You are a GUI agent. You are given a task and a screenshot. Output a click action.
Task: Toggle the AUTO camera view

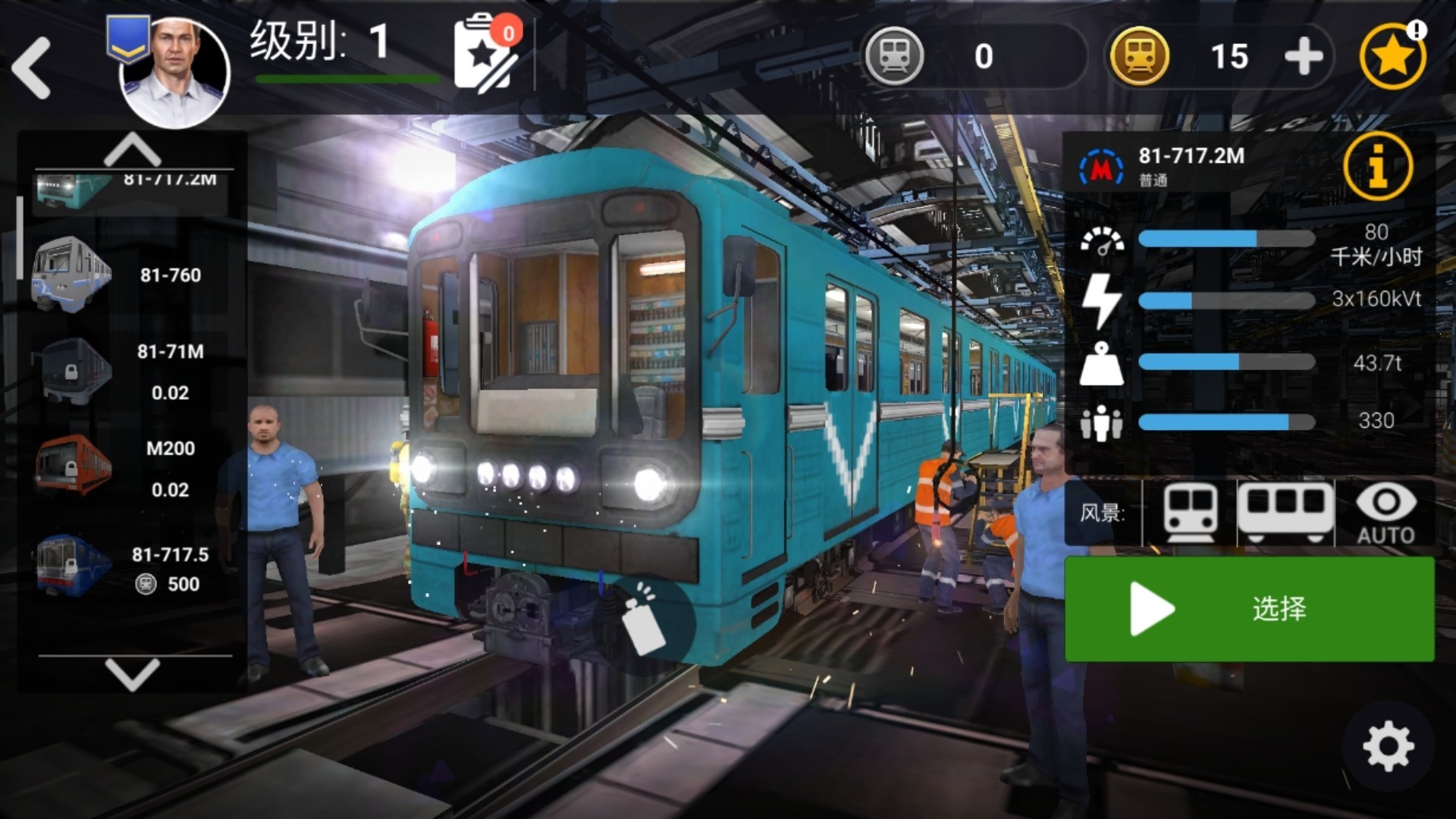click(x=1385, y=513)
